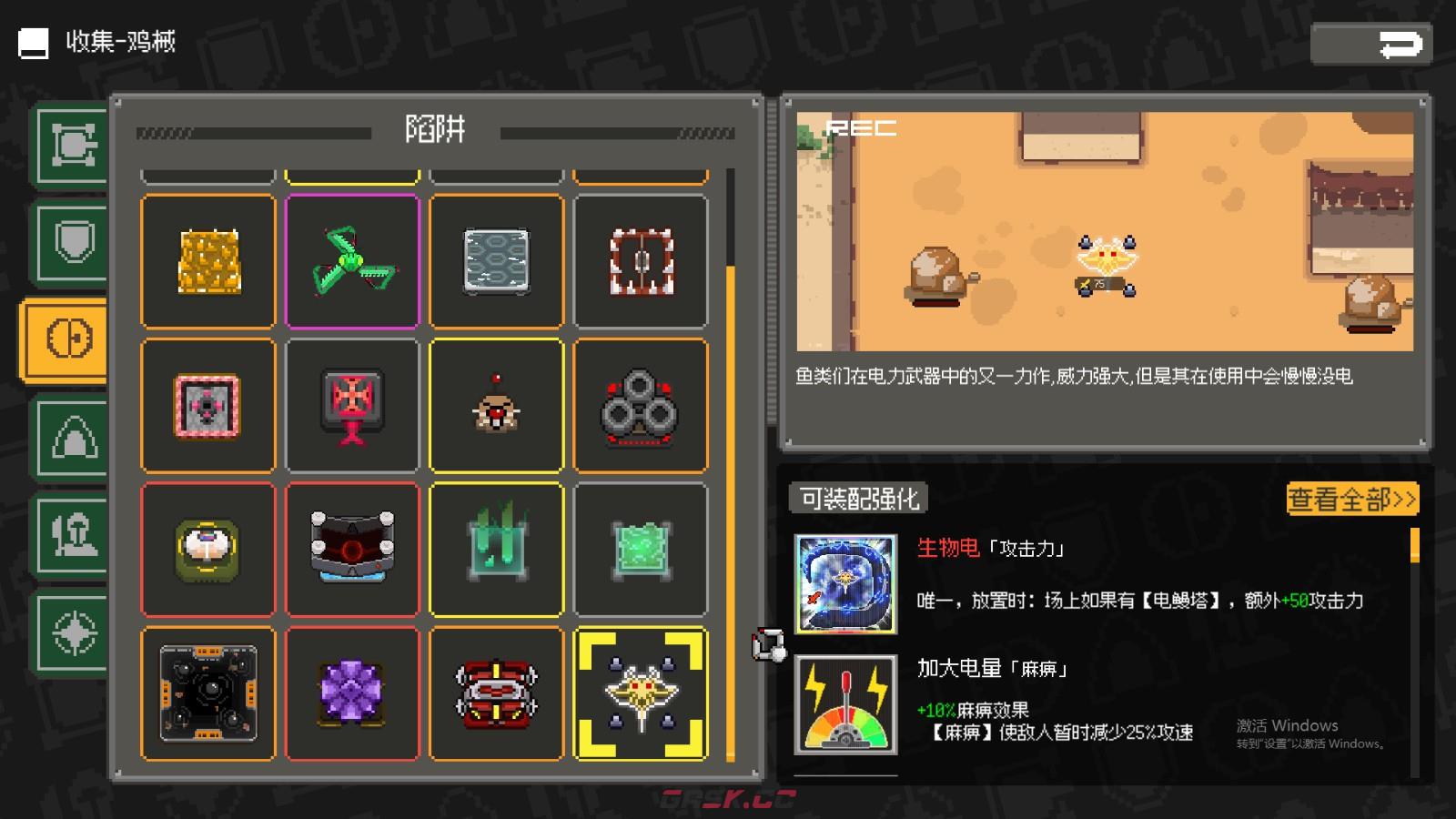This screenshot has height=819, width=1456.
Task: Click the red fish cross trap icon
Action: coord(352,405)
